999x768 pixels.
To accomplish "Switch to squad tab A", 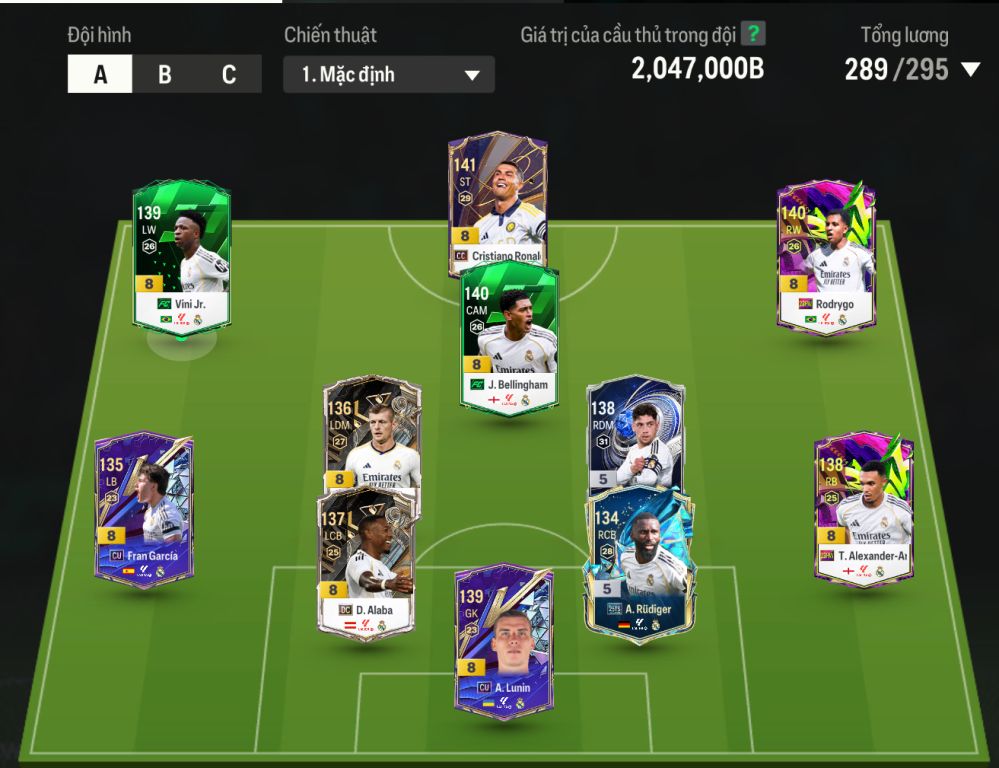I will (100, 75).
